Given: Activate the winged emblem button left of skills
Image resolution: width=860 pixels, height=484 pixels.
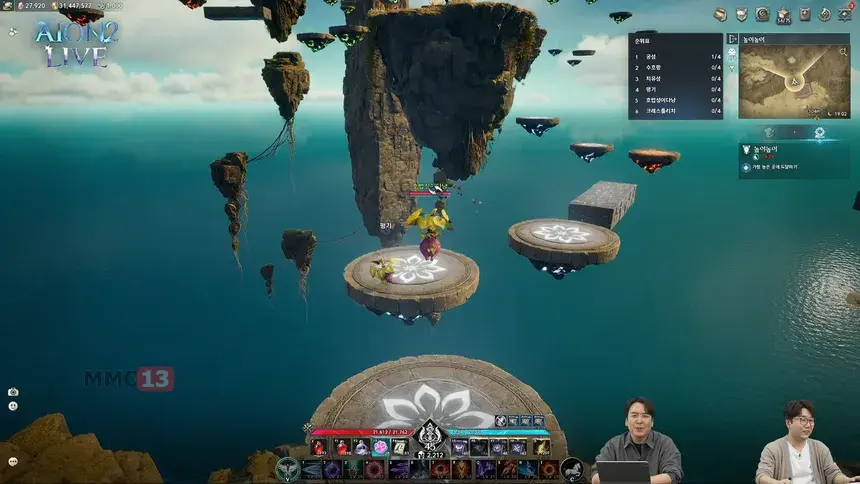Looking at the screenshot, I should tap(288, 469).
